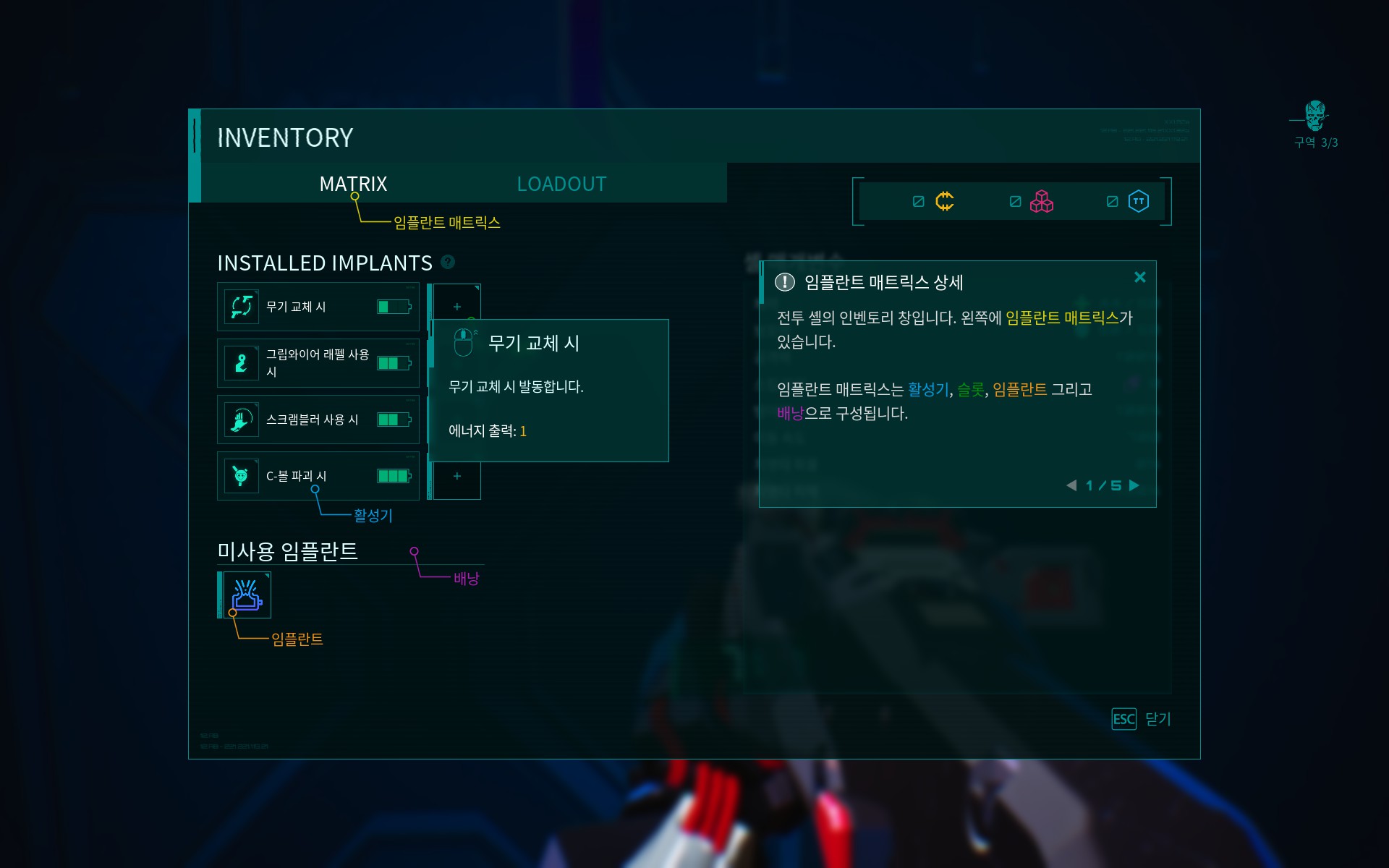Click the energy battery bar on 무기 교체 시
Image resolution: width=1389 pixels, height=868 pixels.
click(x=392, y=306)
